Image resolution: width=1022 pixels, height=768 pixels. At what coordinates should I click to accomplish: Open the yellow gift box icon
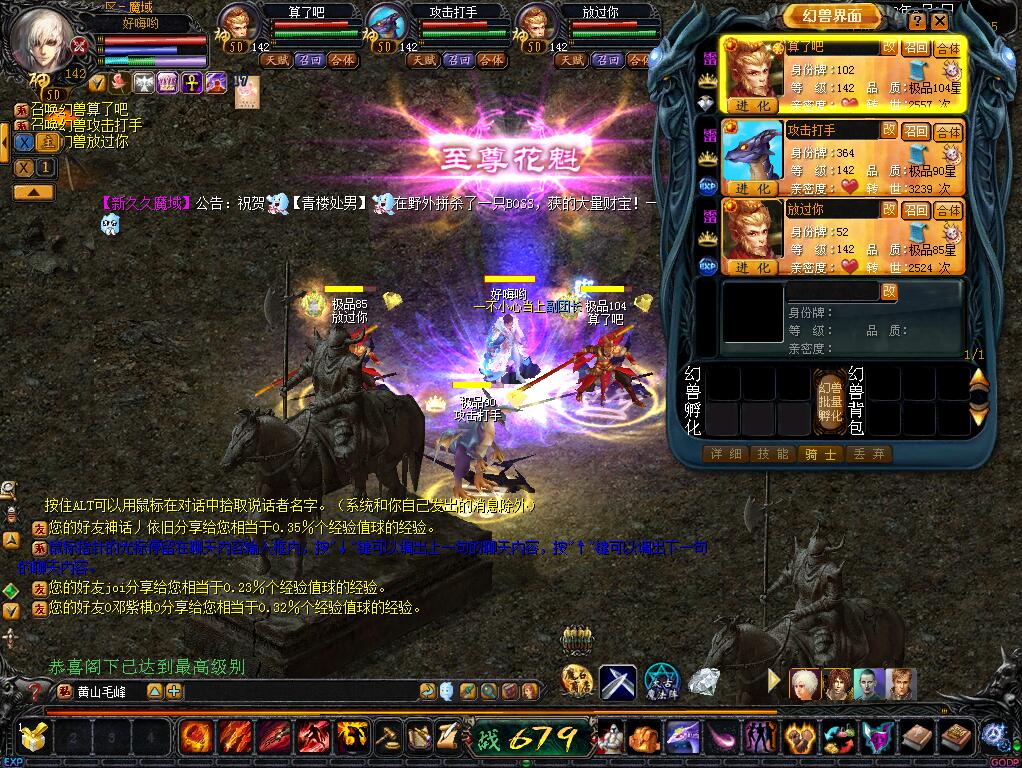point(33,738)
